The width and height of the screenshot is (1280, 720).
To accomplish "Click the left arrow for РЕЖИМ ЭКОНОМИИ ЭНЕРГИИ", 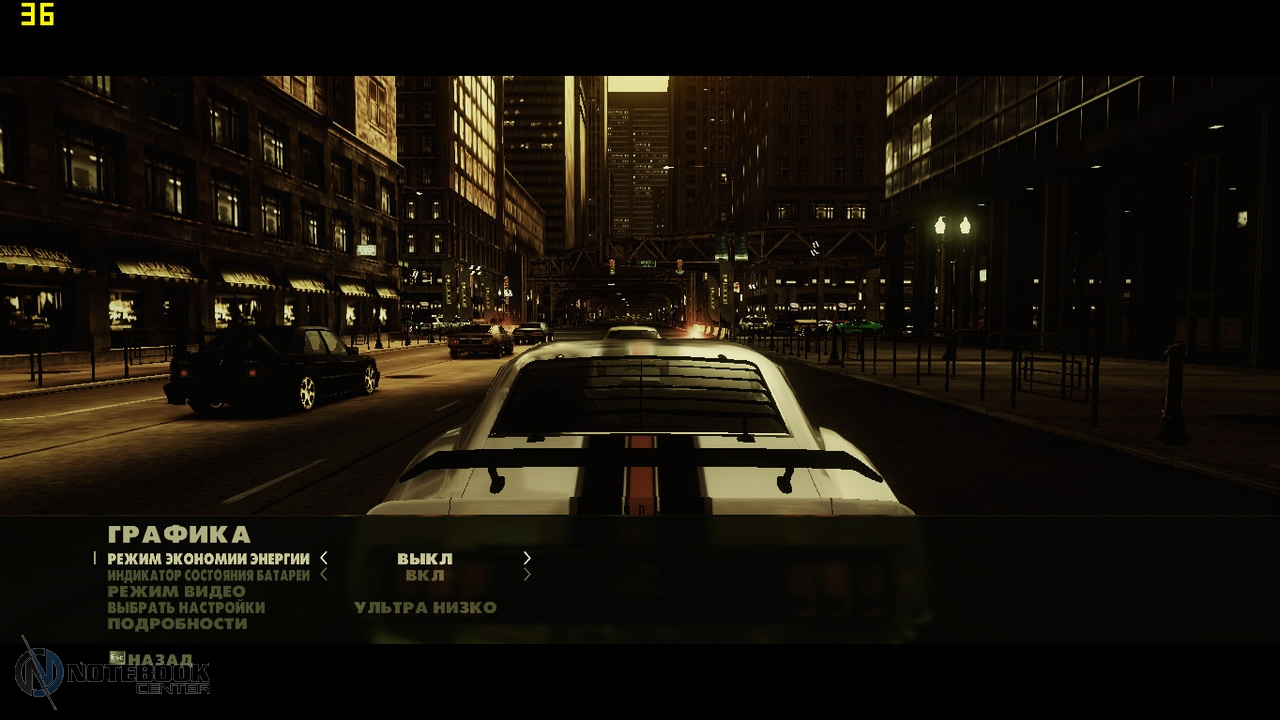I will coord(324,559).
